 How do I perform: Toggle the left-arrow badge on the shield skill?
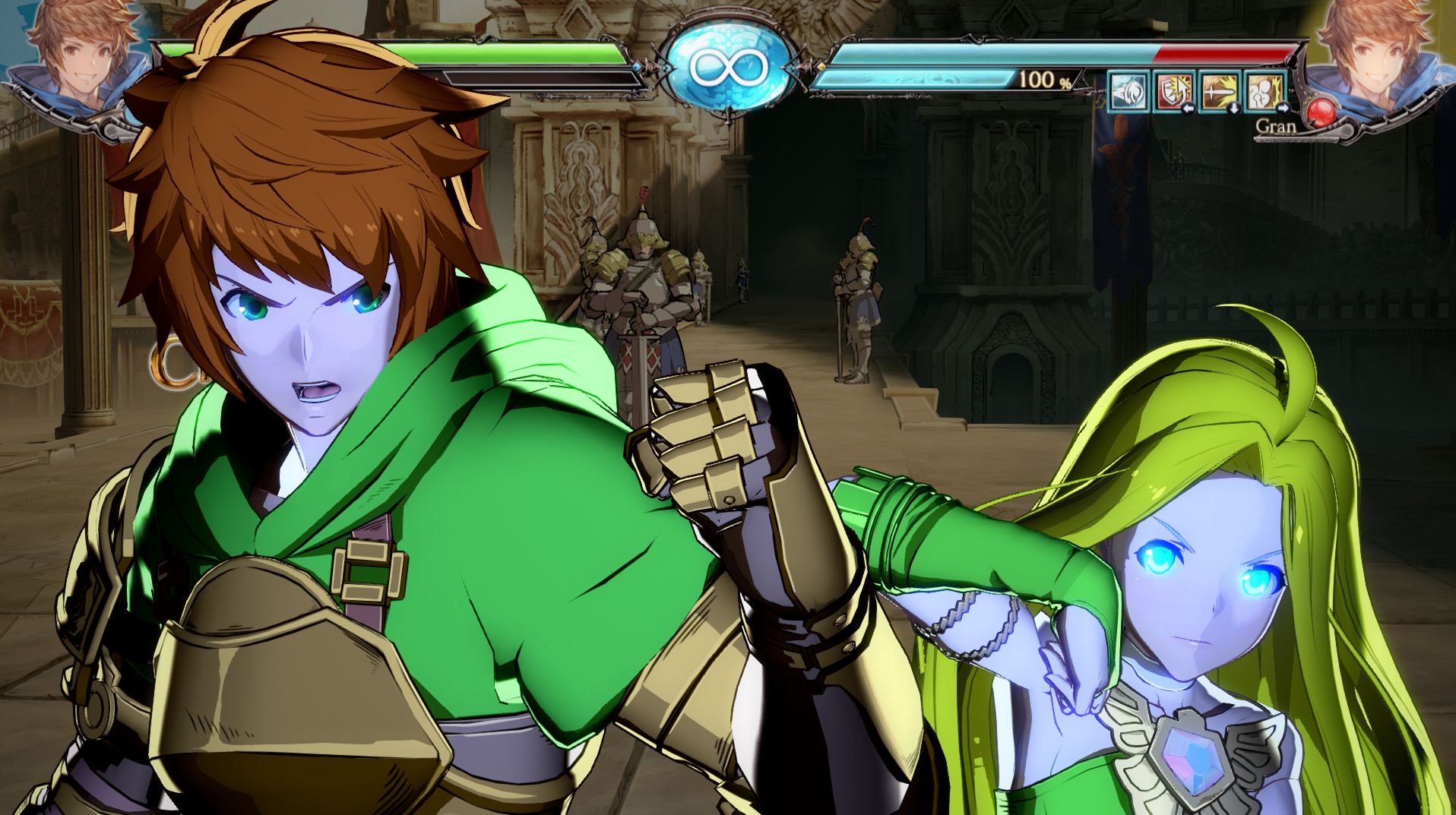tap(1189, 109)
